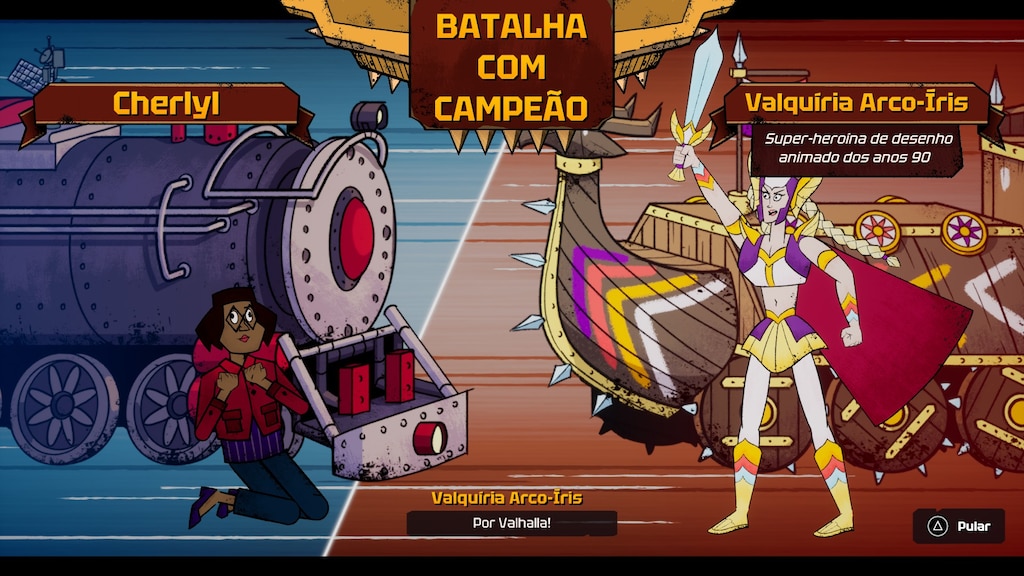Image resolution: width=1024 pixels, height=576 pixels.
Task: Skip the intro with the Pular button
Action: coord(958,526)
